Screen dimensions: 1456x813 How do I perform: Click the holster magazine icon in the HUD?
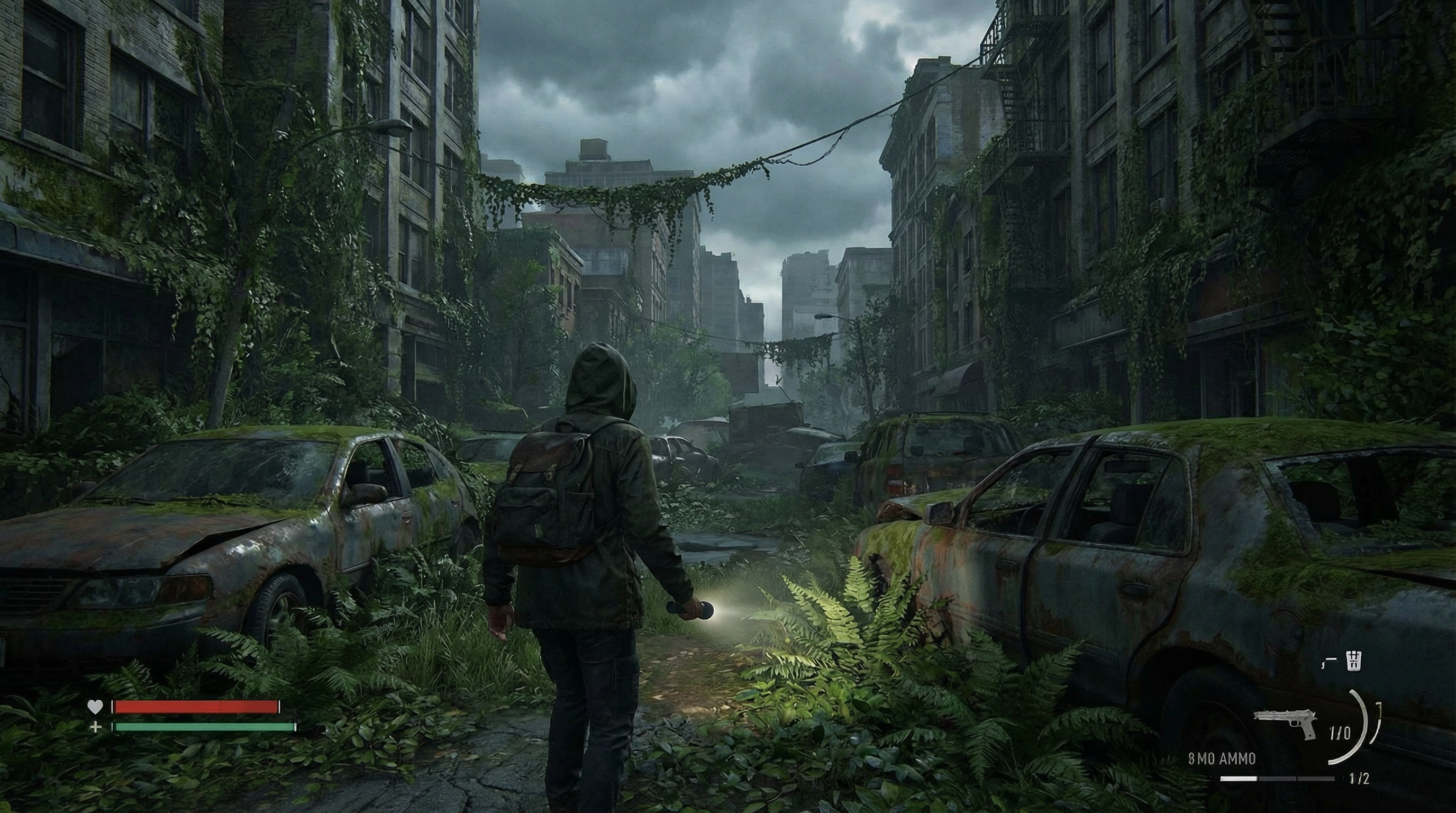[x=1353, y=661]
